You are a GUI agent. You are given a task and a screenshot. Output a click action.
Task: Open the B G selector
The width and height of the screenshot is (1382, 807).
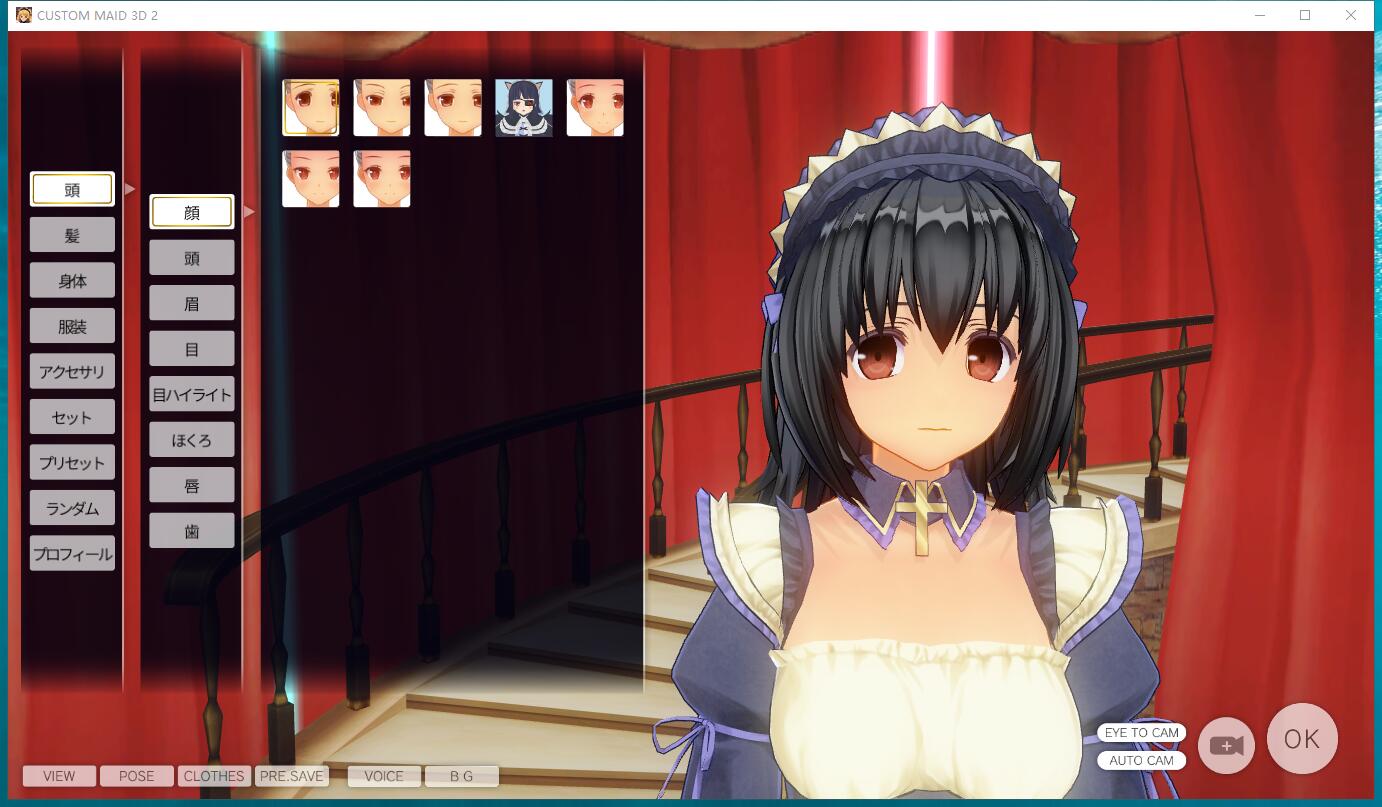pyautogui.click(x=461, y=776)
